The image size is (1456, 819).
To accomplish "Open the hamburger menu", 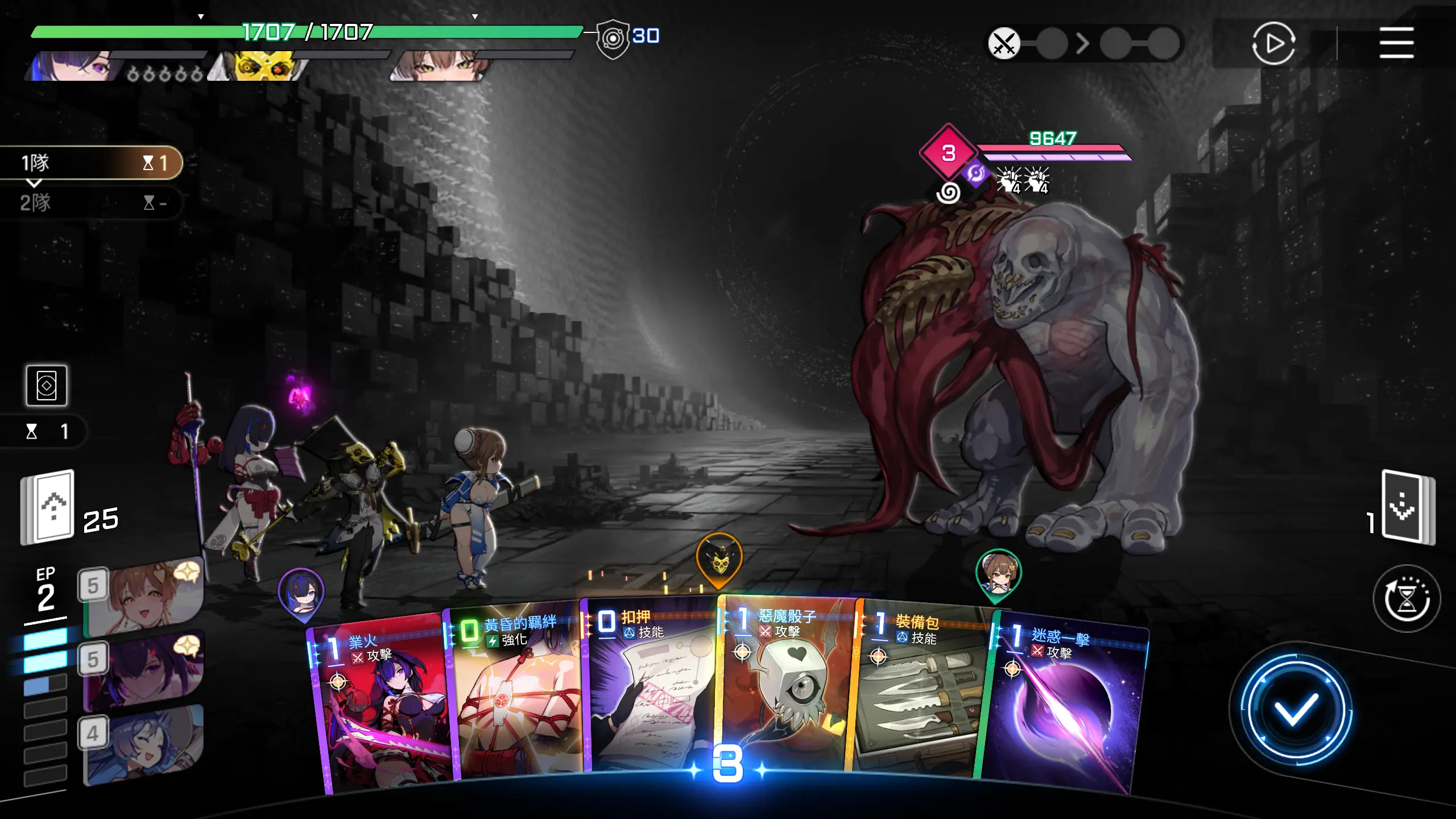I will click(1396, 43).
